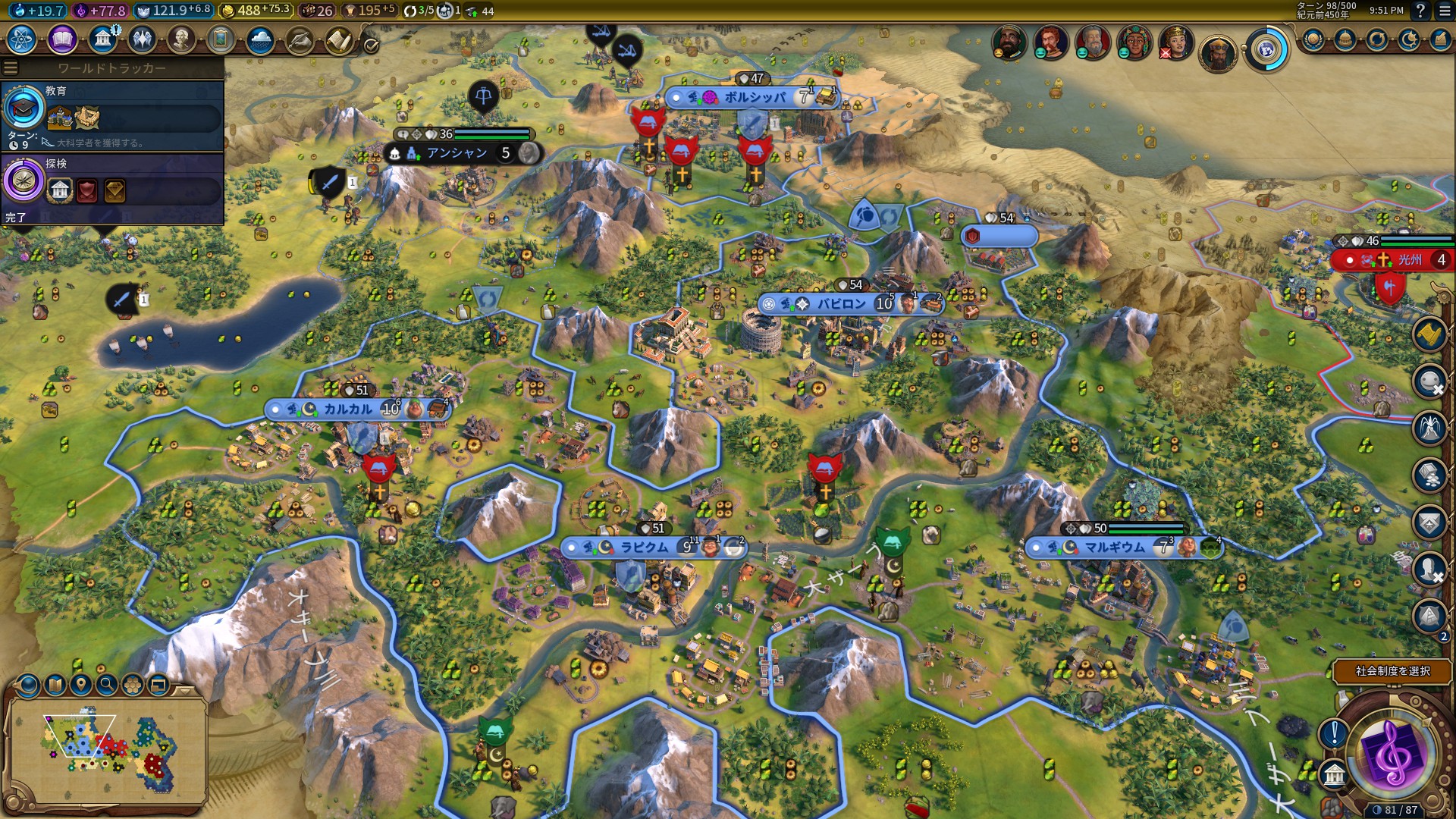
Task: Open the game menu at the top-right corner
Action: [x=1445, y=11]
